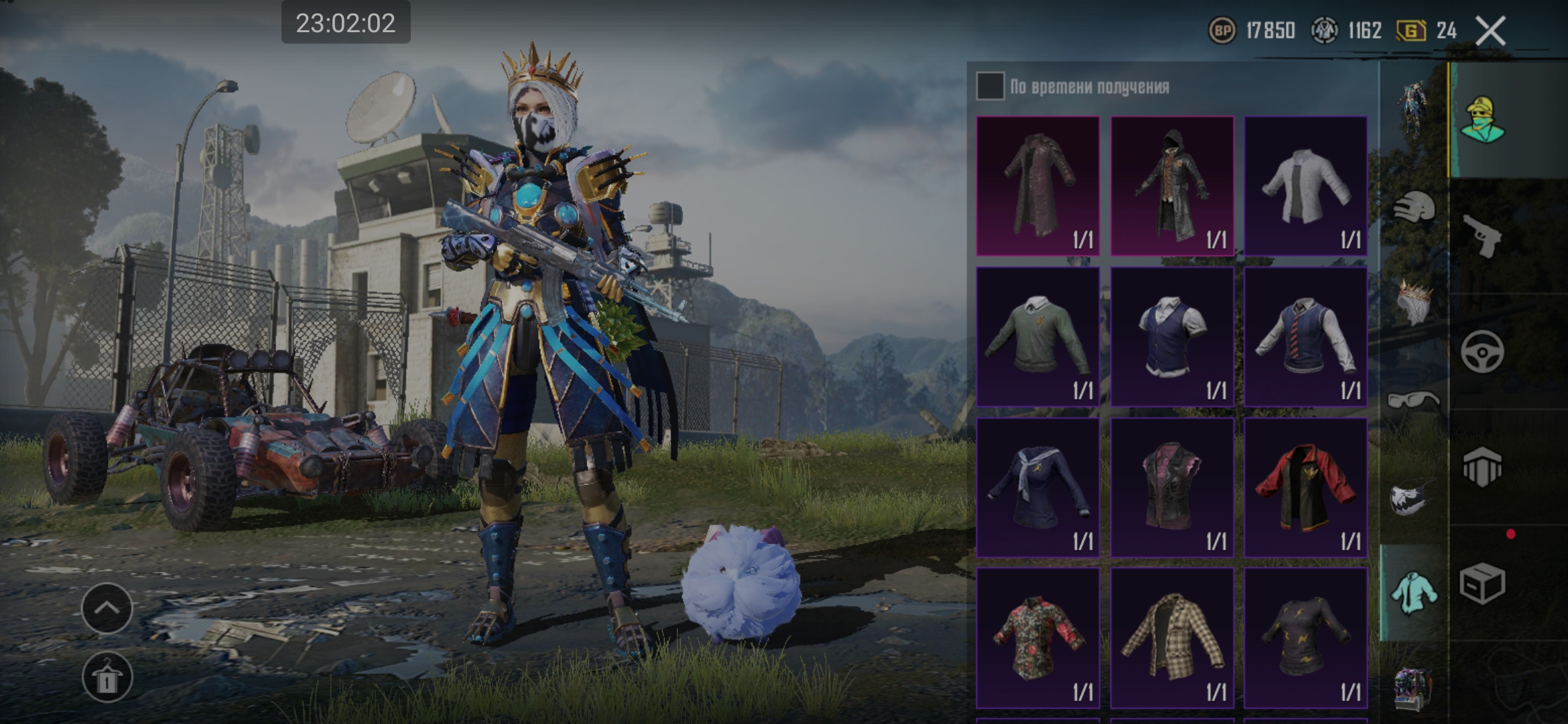Open the crate box tab
The width and height of the screenshot is (1568, 724).
click(1482, 583)
